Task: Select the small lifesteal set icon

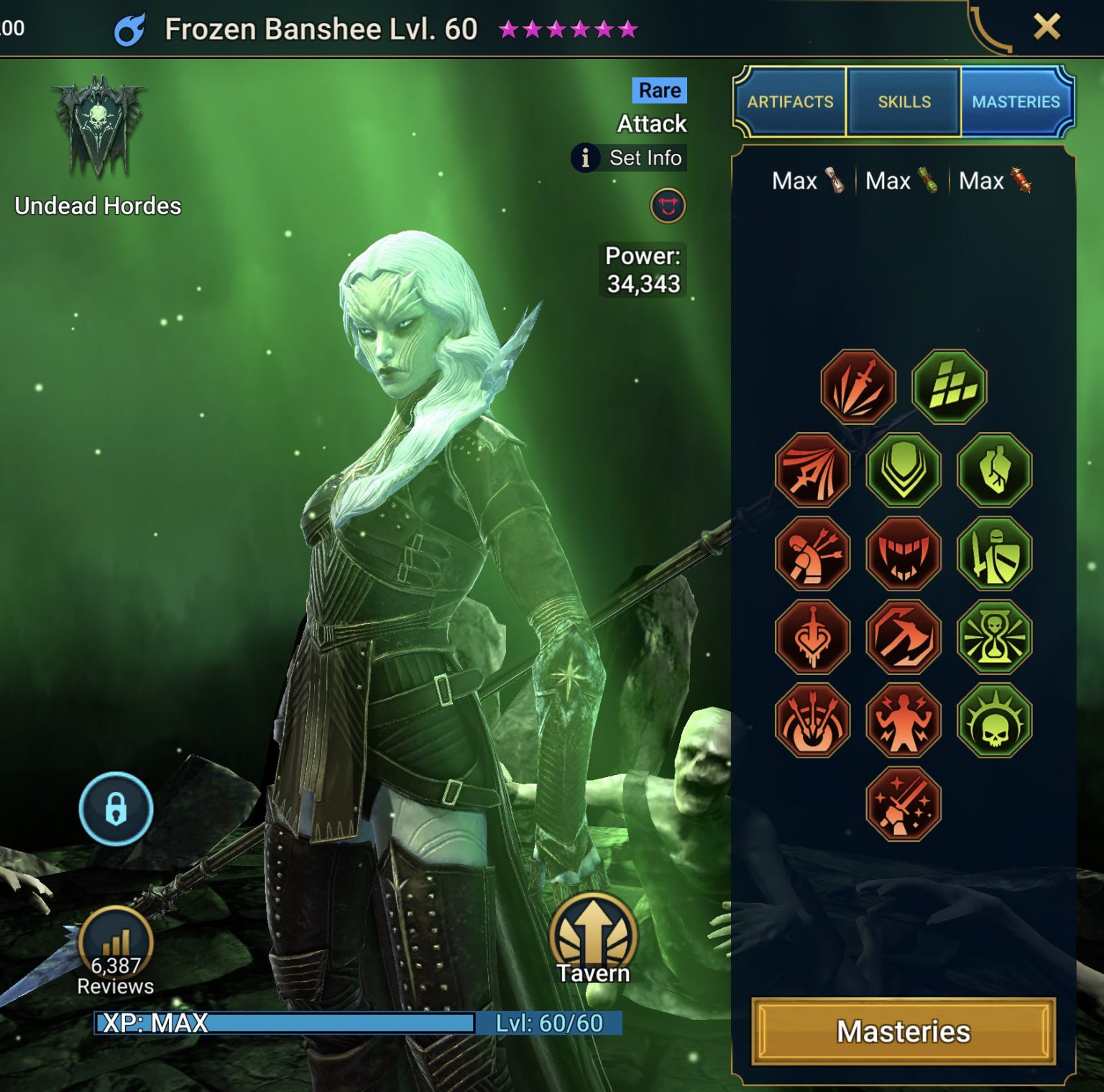Action: (x=668, y=206)
